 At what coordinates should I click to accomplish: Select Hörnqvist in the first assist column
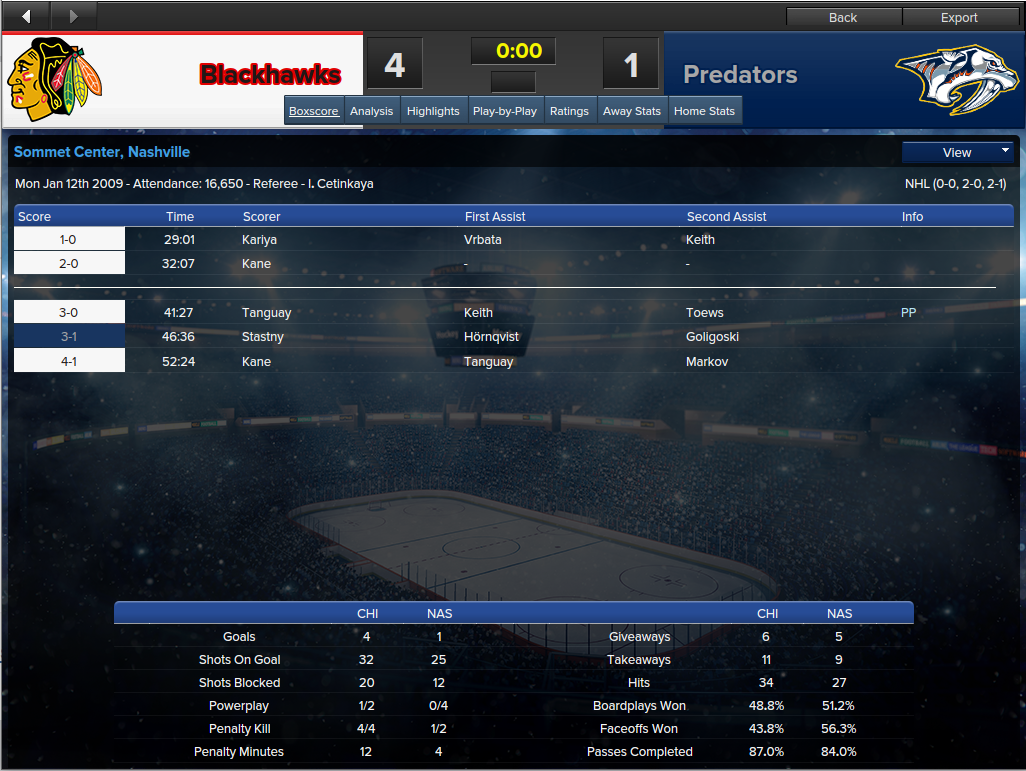491,337
